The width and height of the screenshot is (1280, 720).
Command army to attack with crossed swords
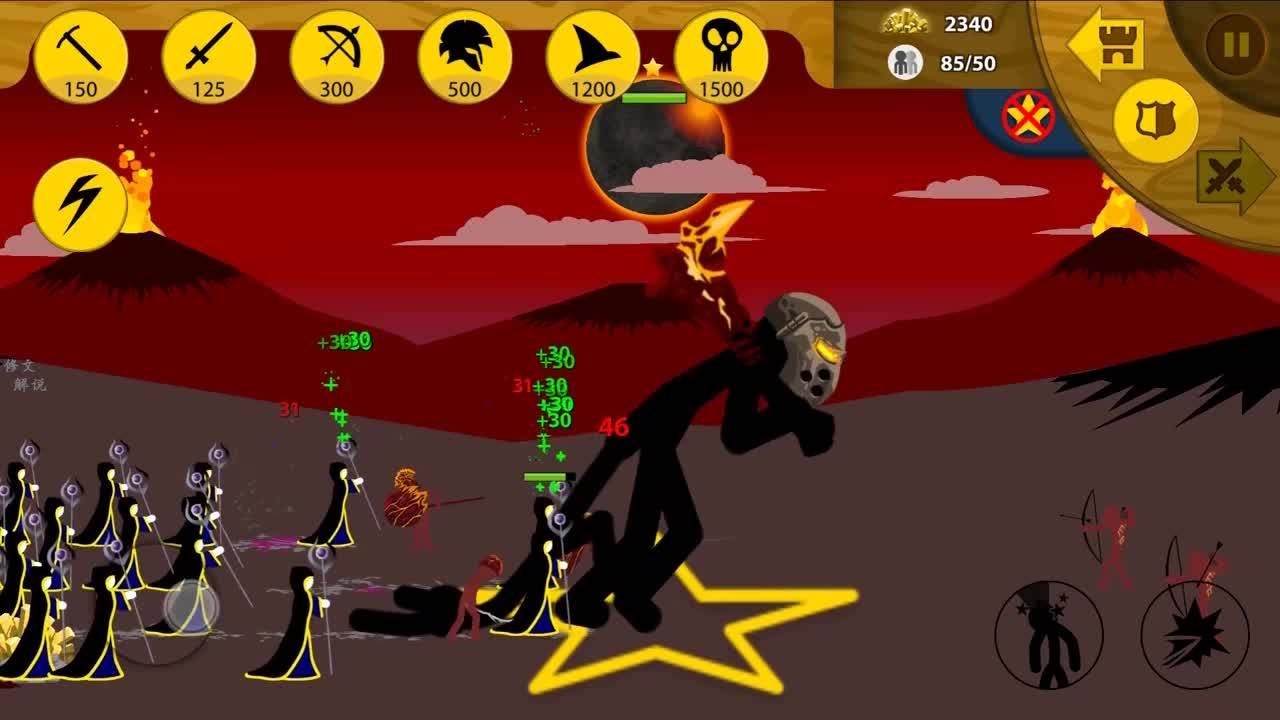[x=1233, y=177]
